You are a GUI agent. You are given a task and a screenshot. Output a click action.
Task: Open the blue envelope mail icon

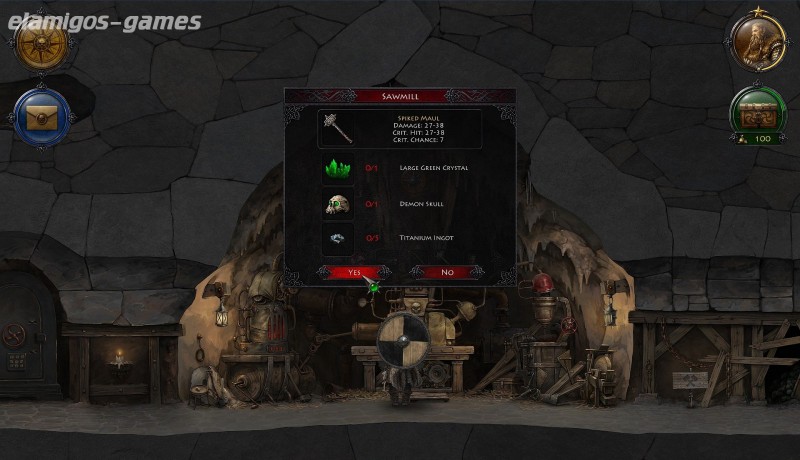(42, 118)
